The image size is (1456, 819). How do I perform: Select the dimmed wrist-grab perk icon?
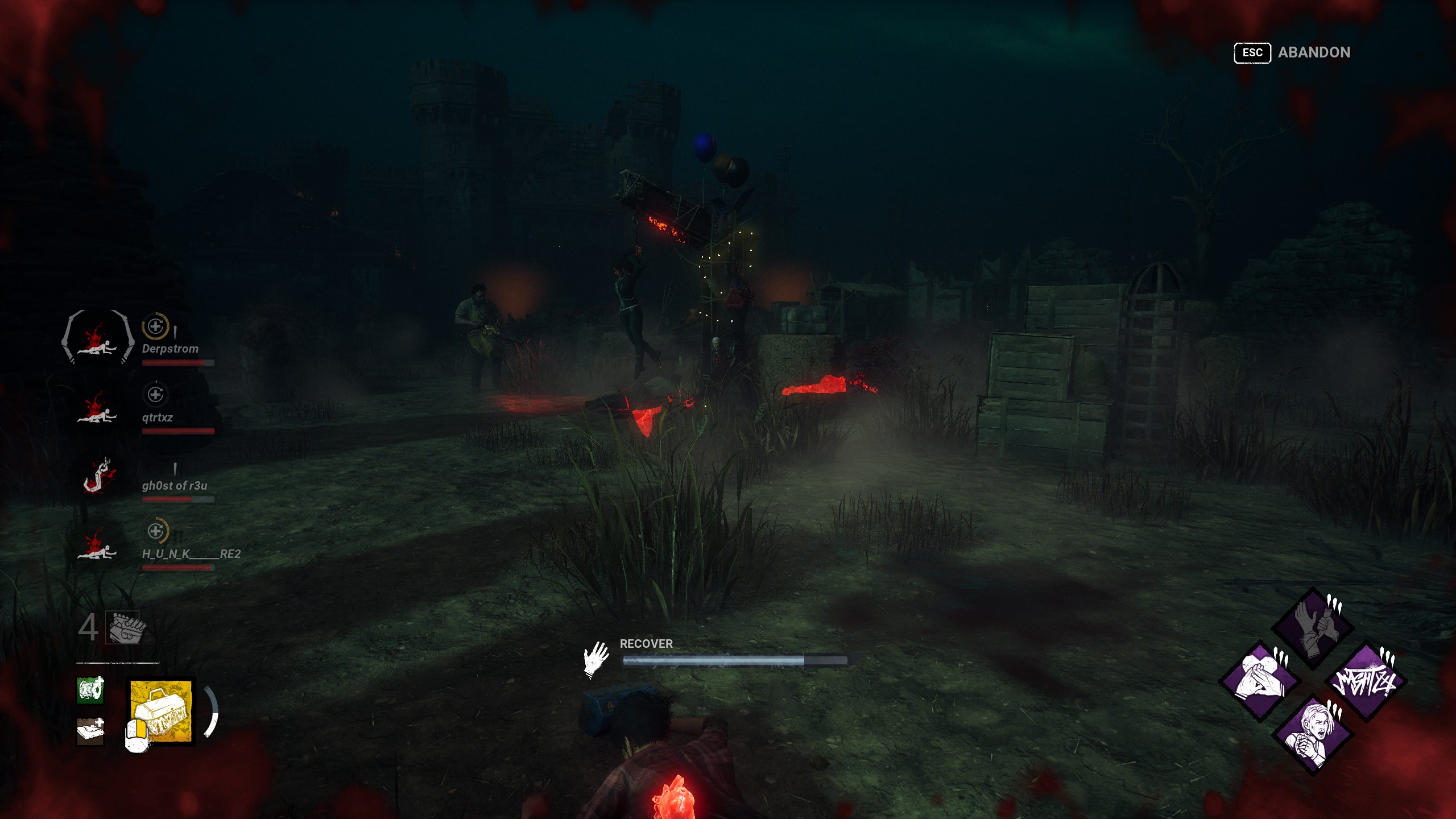tap(1313, 628)
